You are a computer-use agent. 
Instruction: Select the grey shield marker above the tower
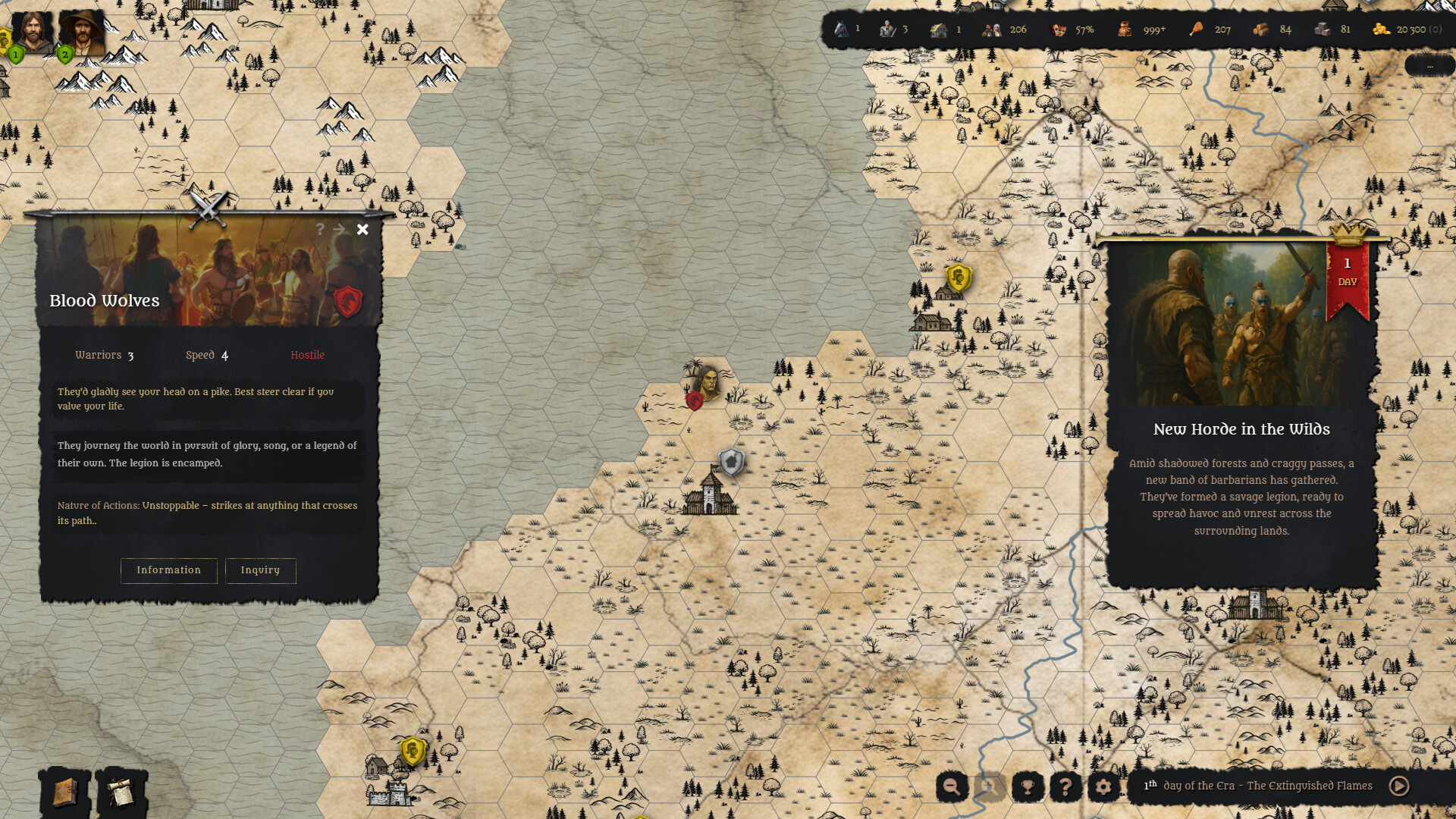[x=731, y=461]
